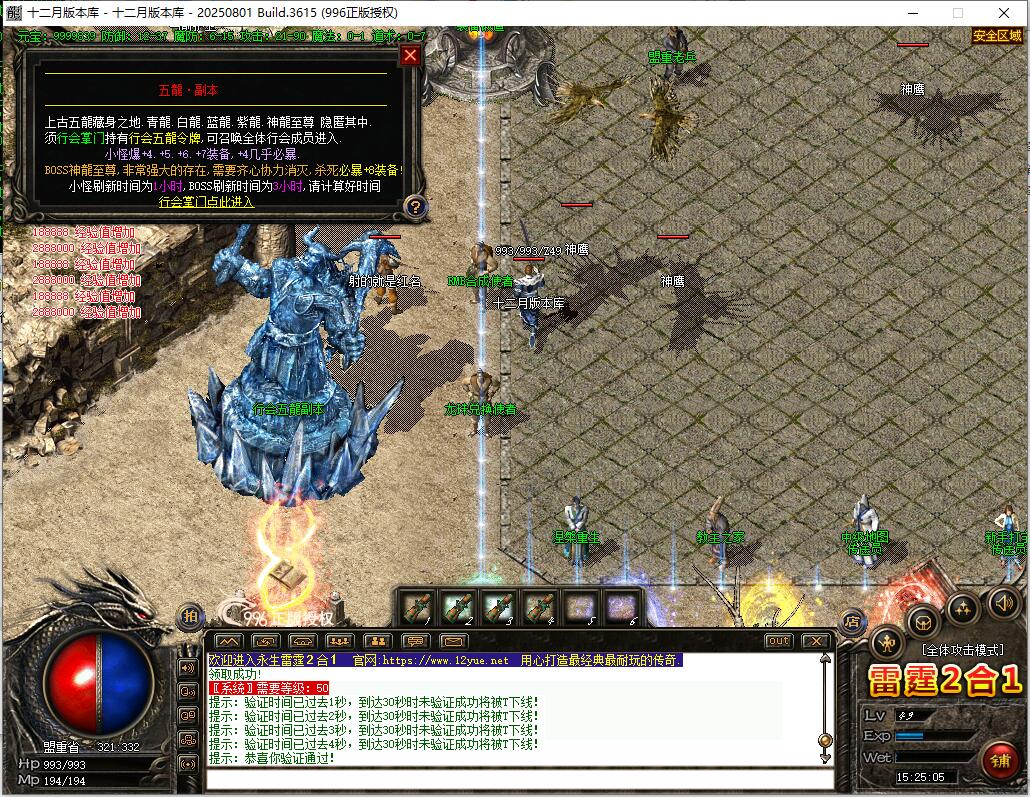Close the game window from title bar

click(1004, 13)
